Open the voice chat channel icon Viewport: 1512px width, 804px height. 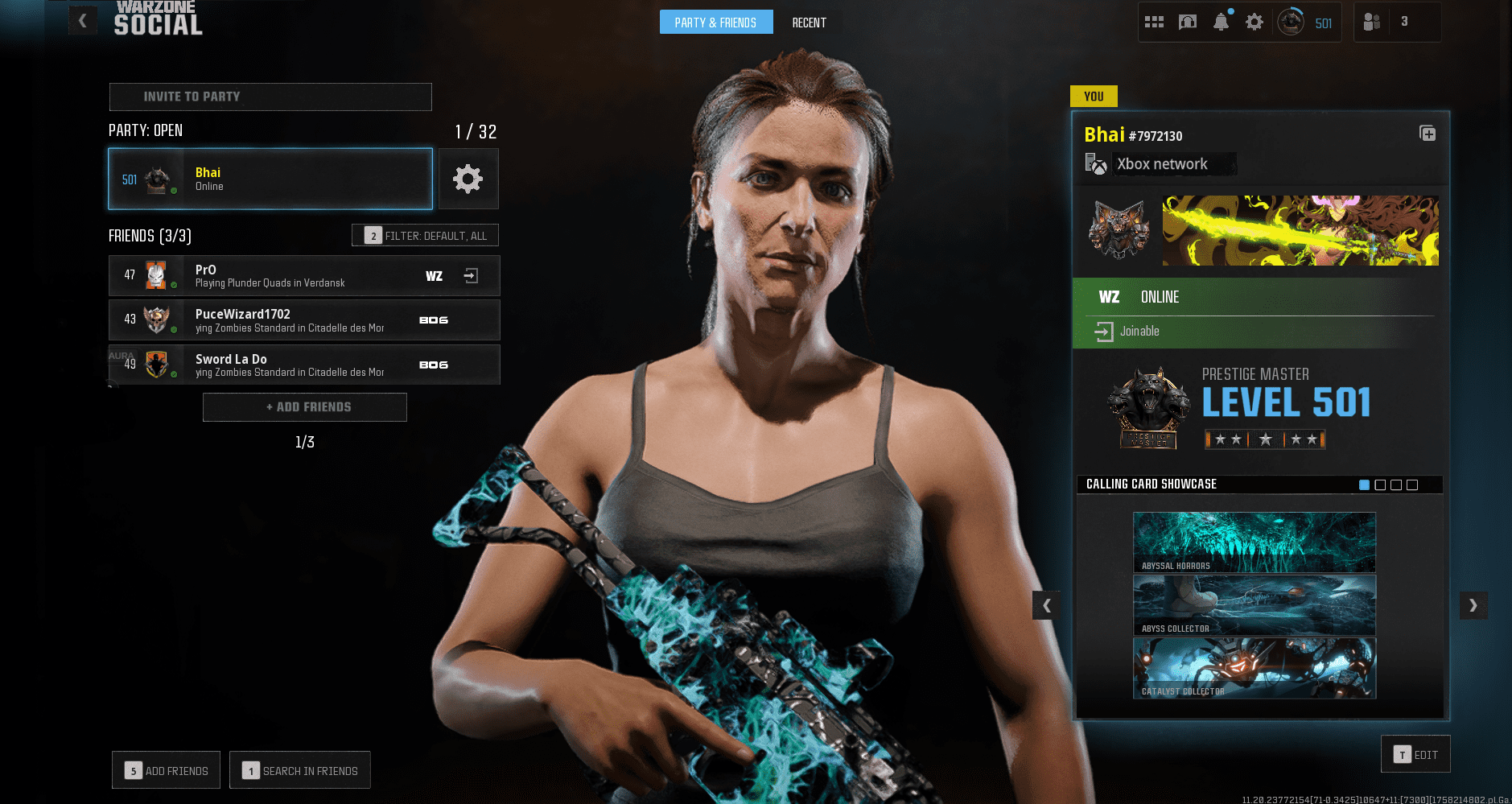1188,22
